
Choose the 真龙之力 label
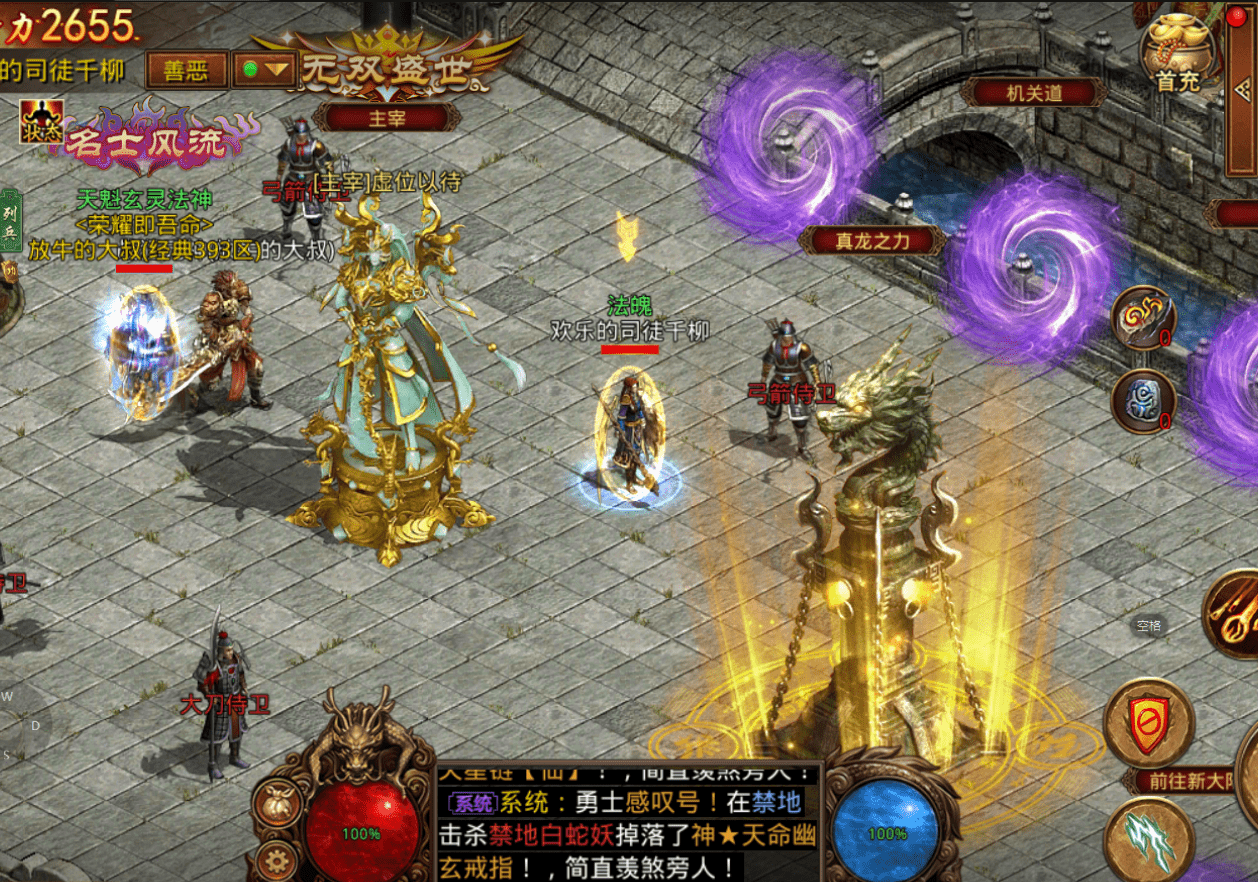tap(872, 240)
